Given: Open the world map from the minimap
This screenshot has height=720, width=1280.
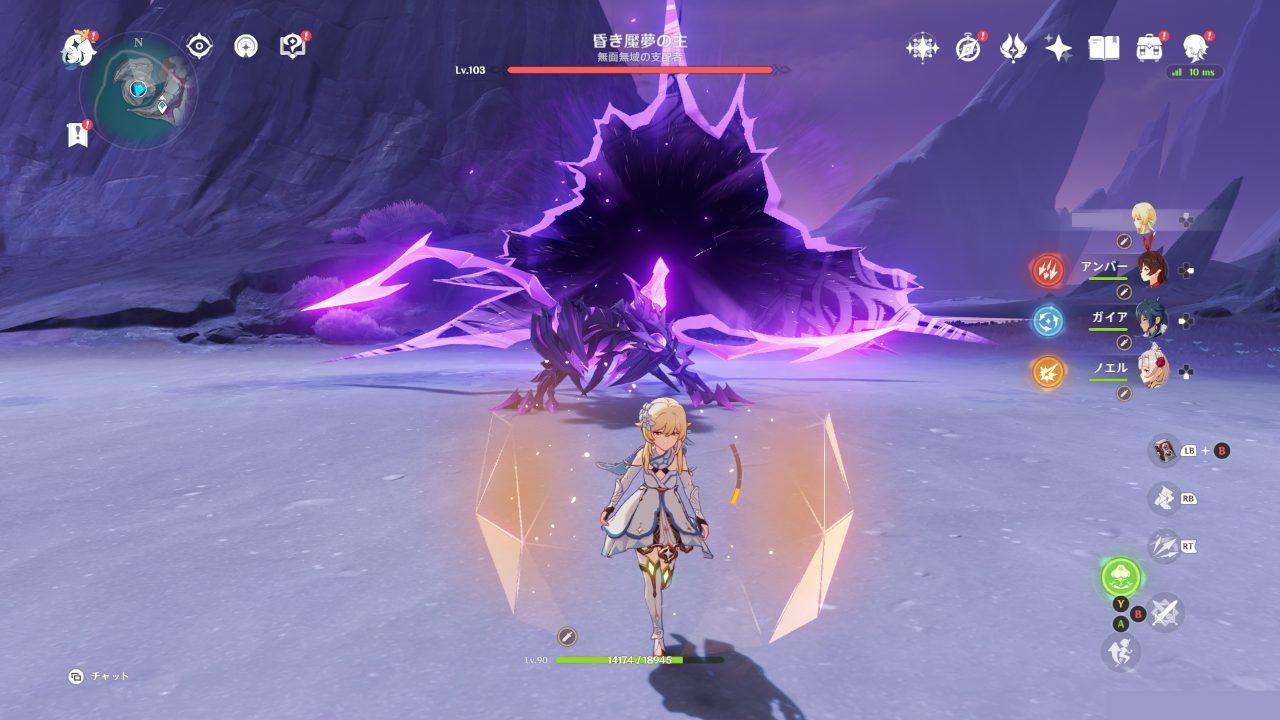Looking at the screenshot, I should click(x=138, y=90).
